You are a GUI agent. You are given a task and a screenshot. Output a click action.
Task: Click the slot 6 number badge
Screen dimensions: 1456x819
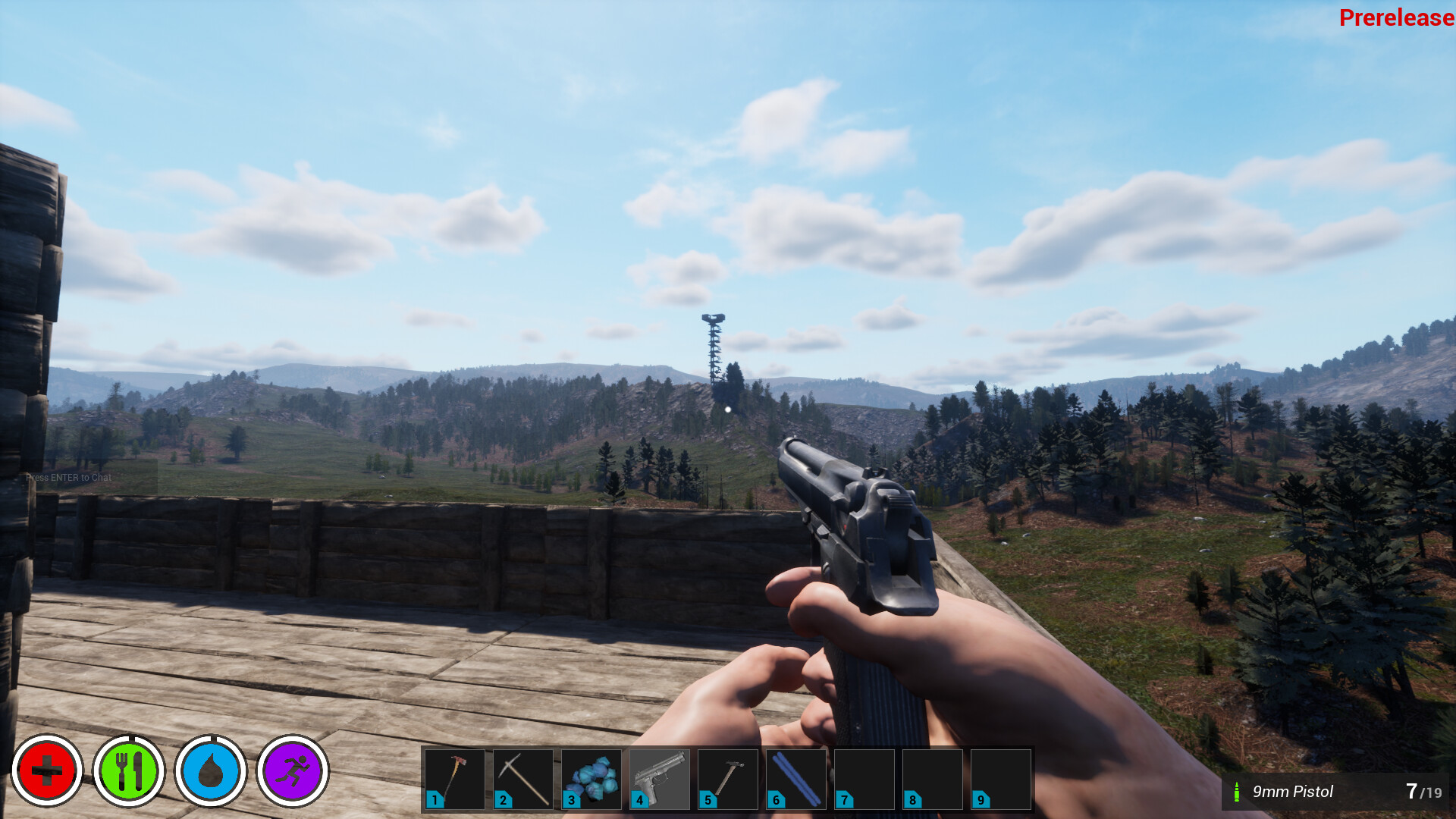(x=777, y=799)
